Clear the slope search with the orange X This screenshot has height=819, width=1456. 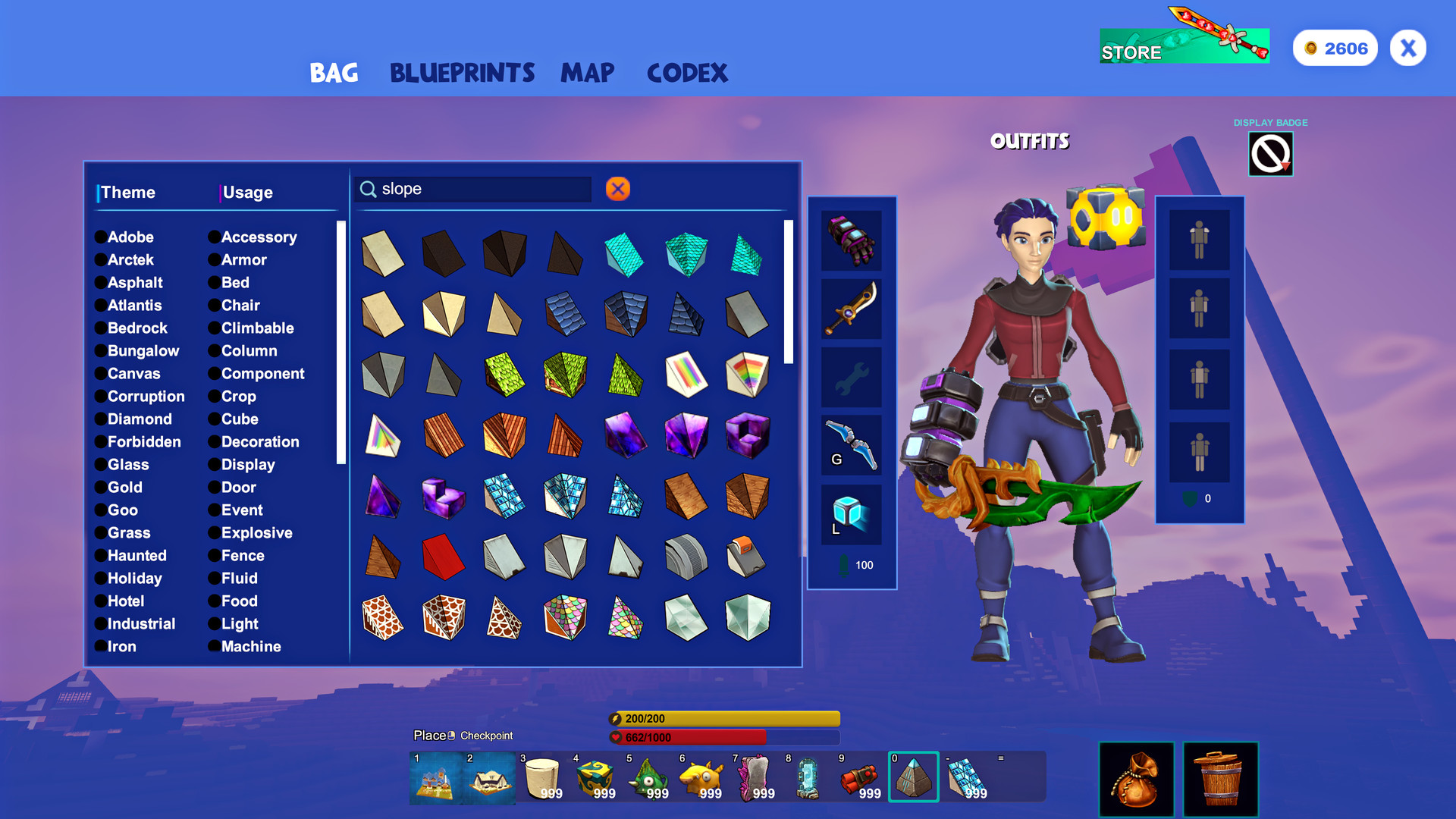coord(617,189)
